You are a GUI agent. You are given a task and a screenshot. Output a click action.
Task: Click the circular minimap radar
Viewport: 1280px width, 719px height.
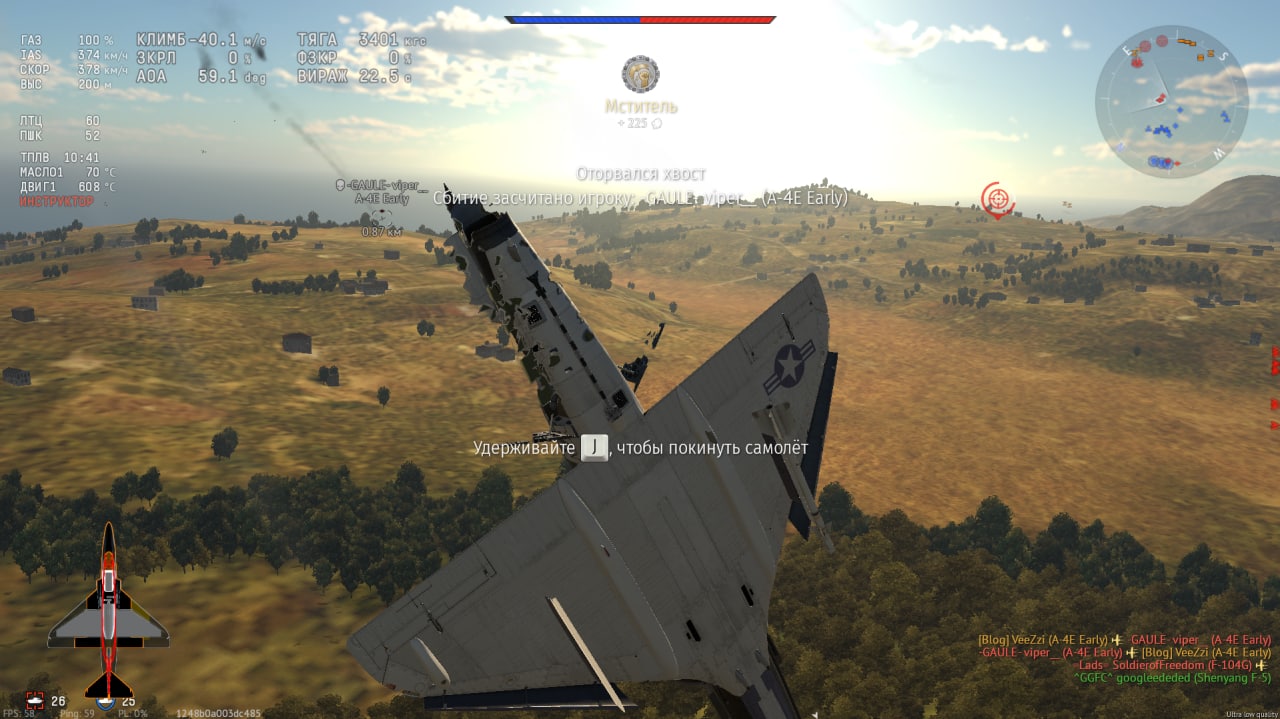1171,101
